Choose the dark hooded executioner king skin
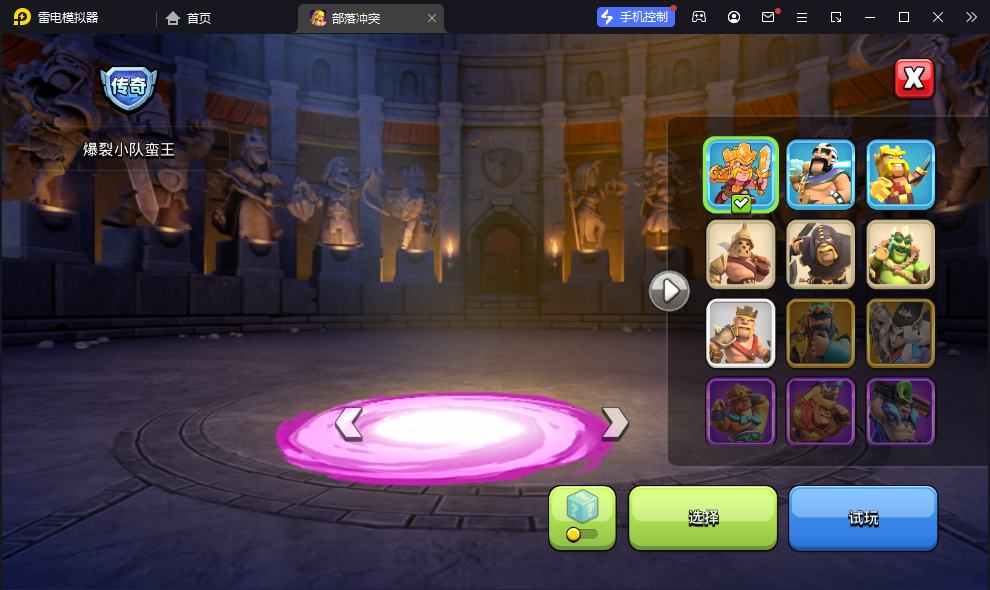This screenshot has height=590, width=990. pyautogui.click(x=820, y=254)
